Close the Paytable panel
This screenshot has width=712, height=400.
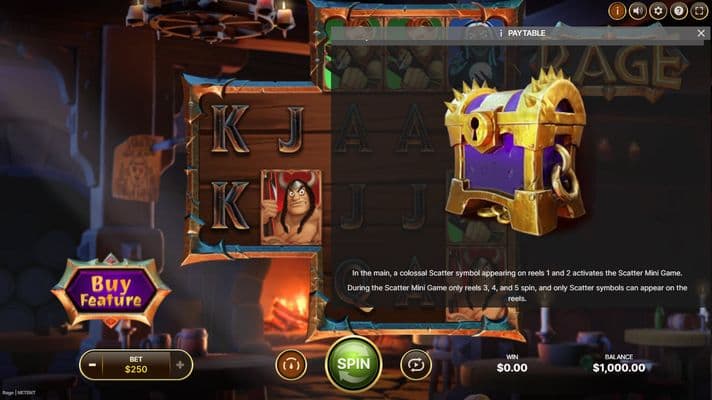(701, 33)
